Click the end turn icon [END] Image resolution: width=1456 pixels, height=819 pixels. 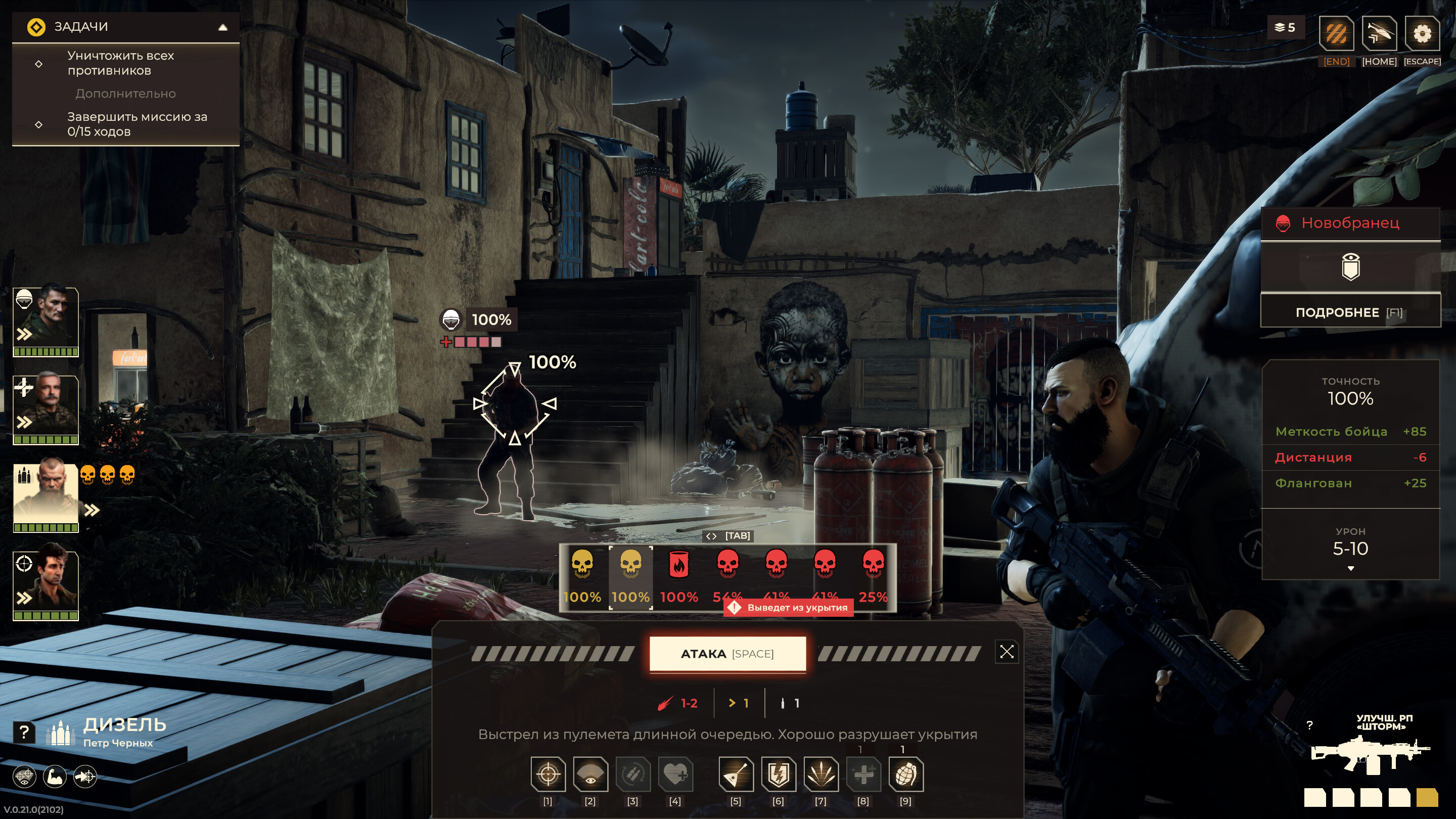[x=1336, y=34]
